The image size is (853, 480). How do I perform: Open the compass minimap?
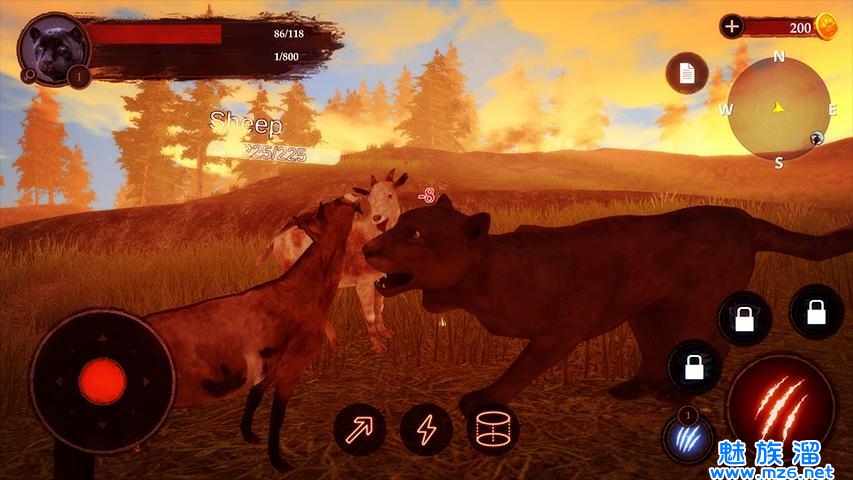pos(779,108)
